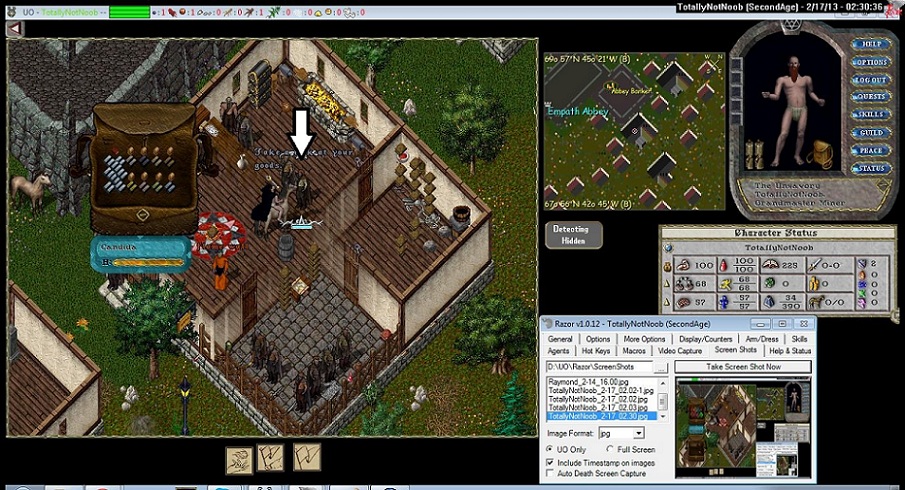Activate the Detecting Hidden skill button
Image resolution: width=905 pixels, height=490 pixels.
pyautogui.click(x=574, y=234)
